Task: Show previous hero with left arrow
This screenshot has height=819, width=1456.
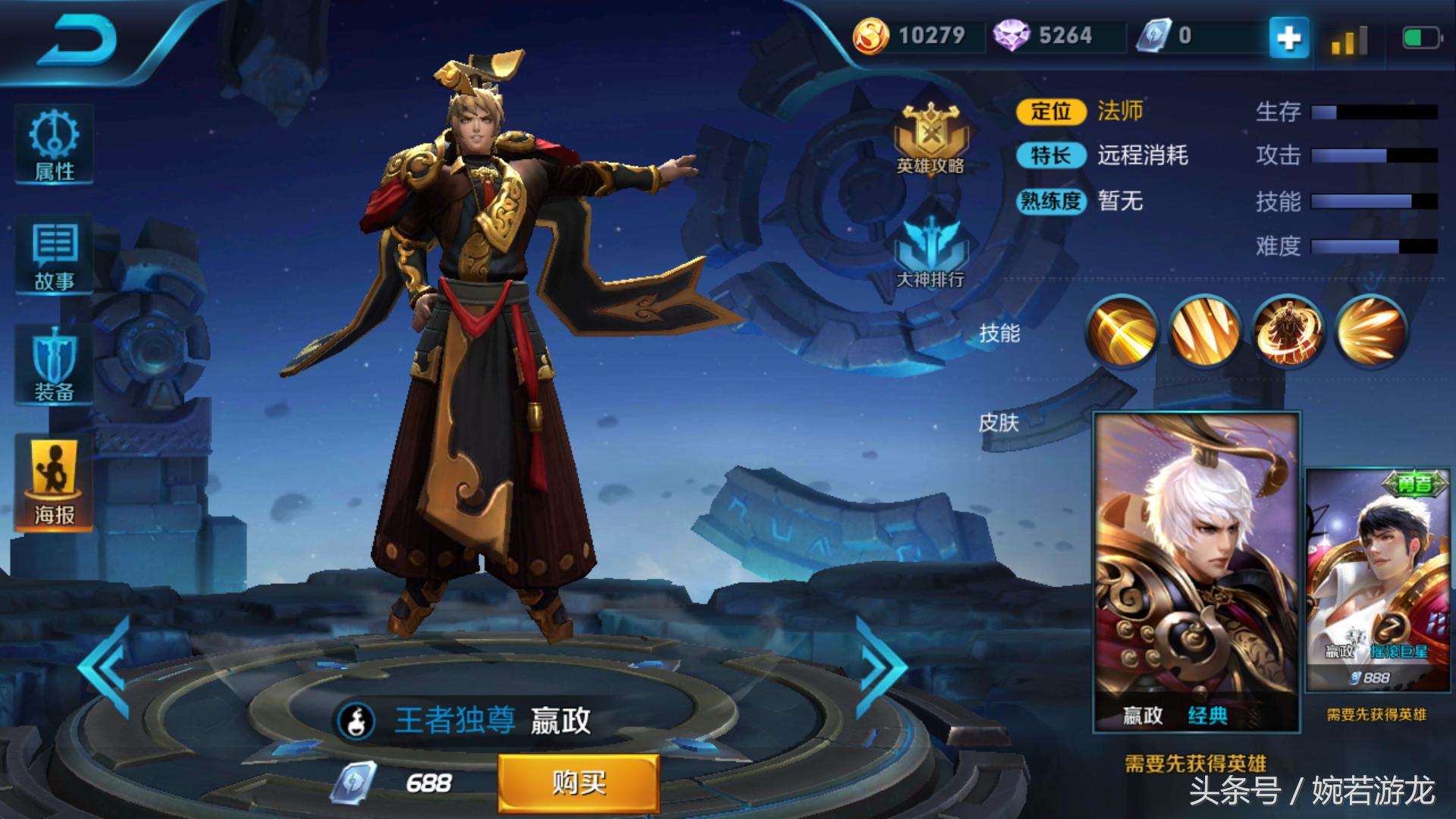Action: 106,667
